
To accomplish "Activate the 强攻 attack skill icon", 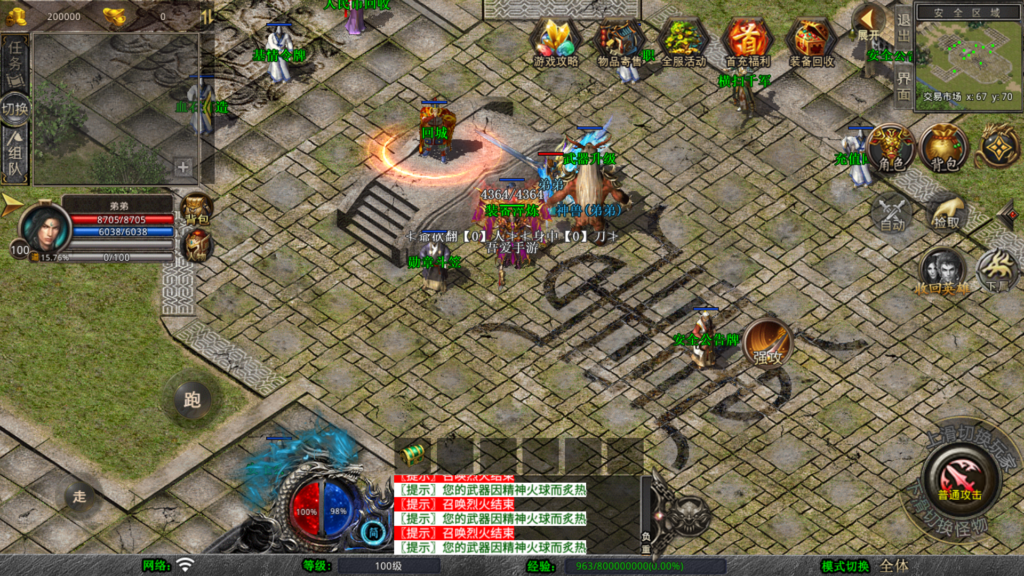I will 767,343.
